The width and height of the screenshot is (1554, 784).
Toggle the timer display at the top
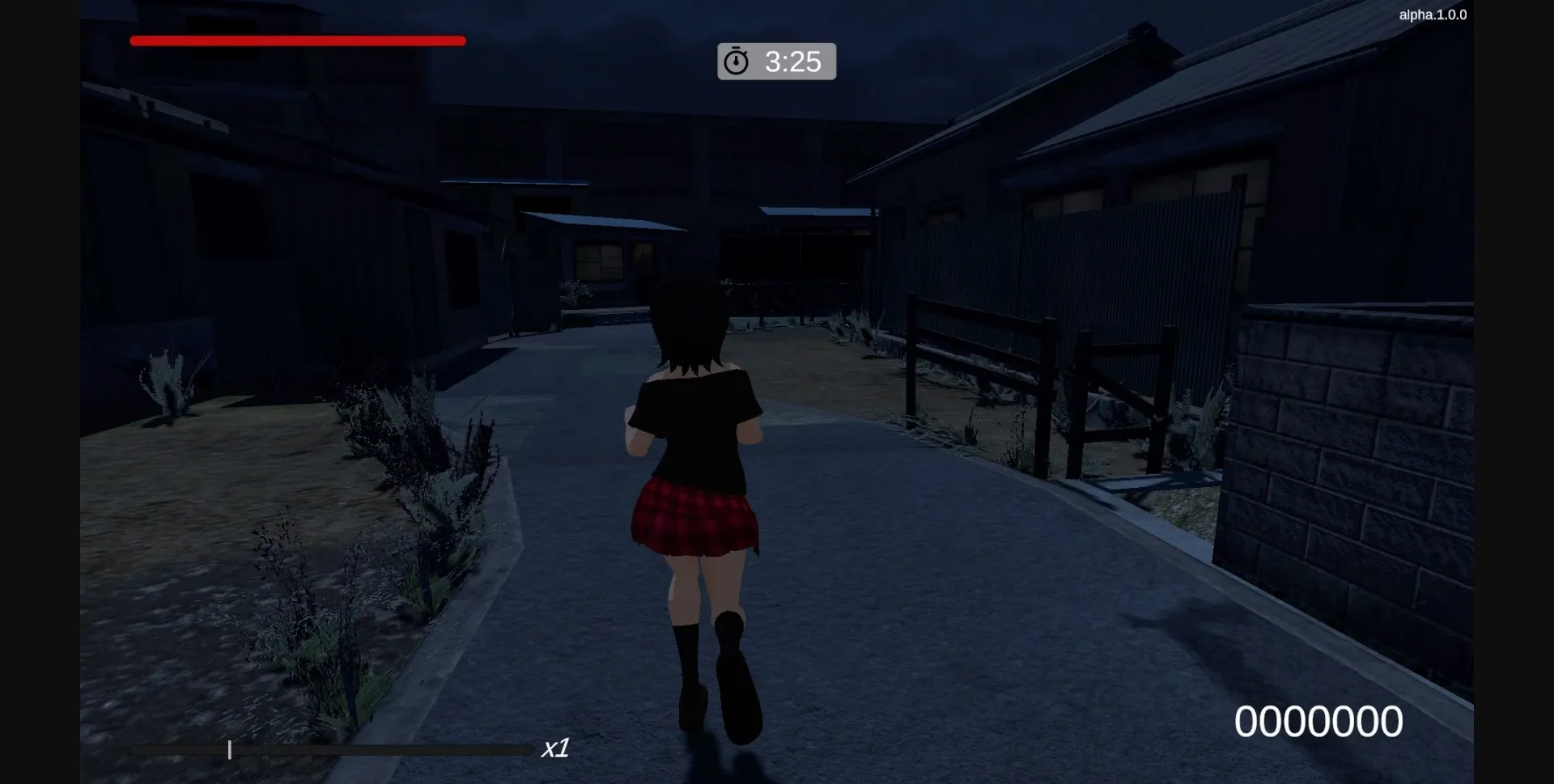776,61
